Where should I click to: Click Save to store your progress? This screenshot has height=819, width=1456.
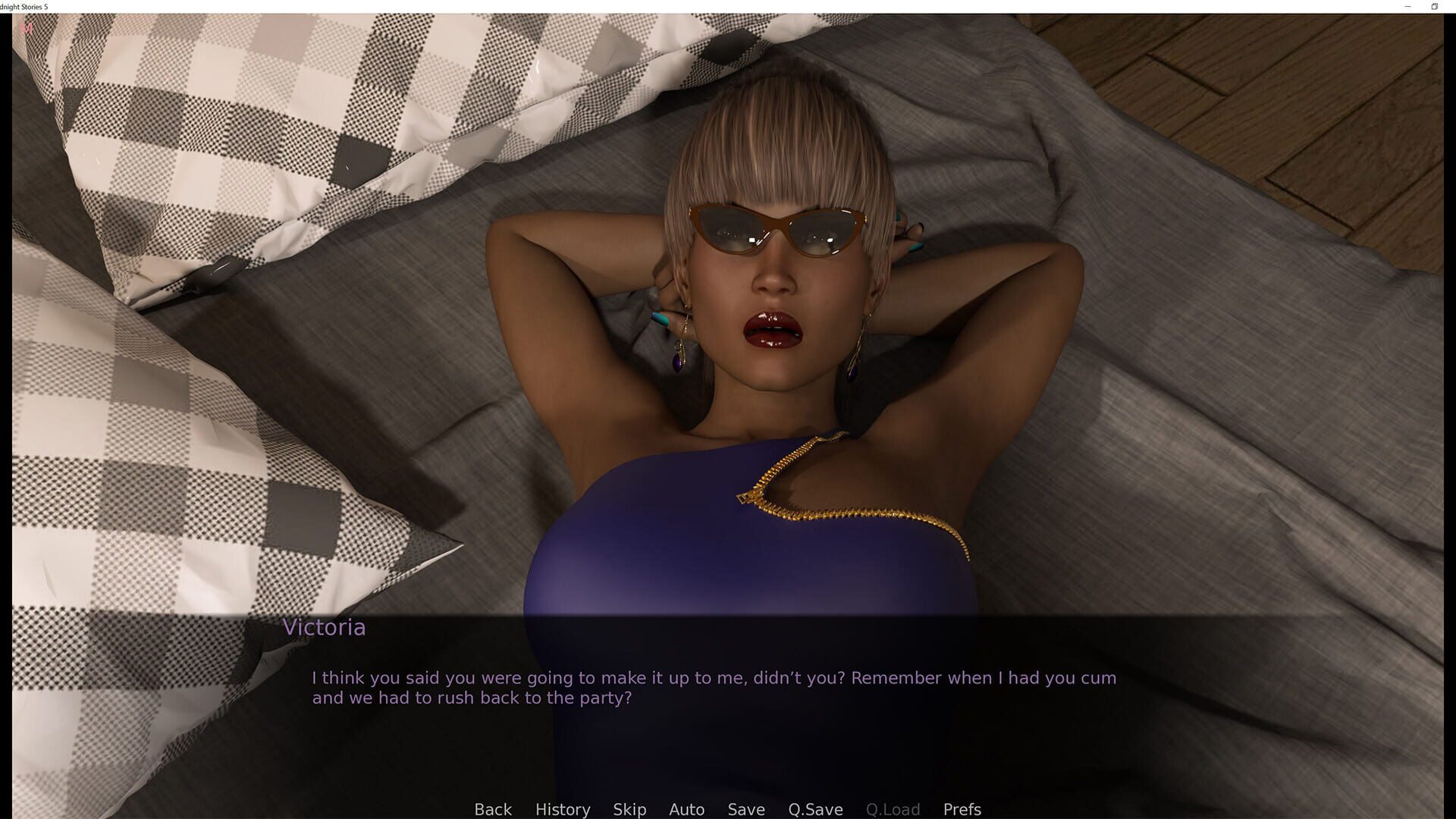pos(745,809)
